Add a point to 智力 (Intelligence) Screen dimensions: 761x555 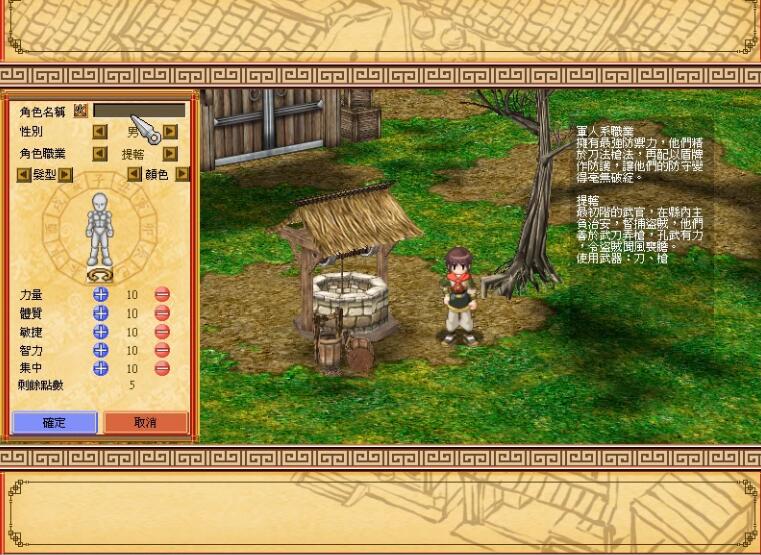tap(100, 350)
